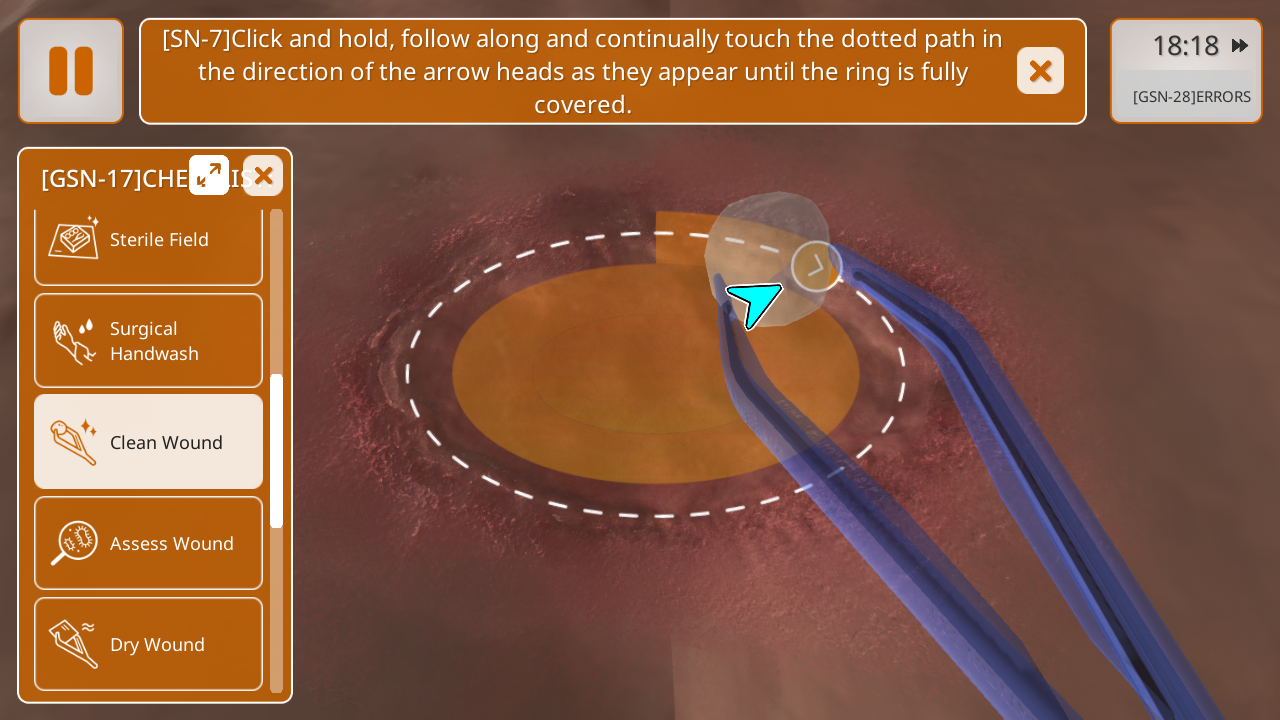Select the Sterile Field checklist step
Viewport: 1280px width, 720px height.
(148, 240)
